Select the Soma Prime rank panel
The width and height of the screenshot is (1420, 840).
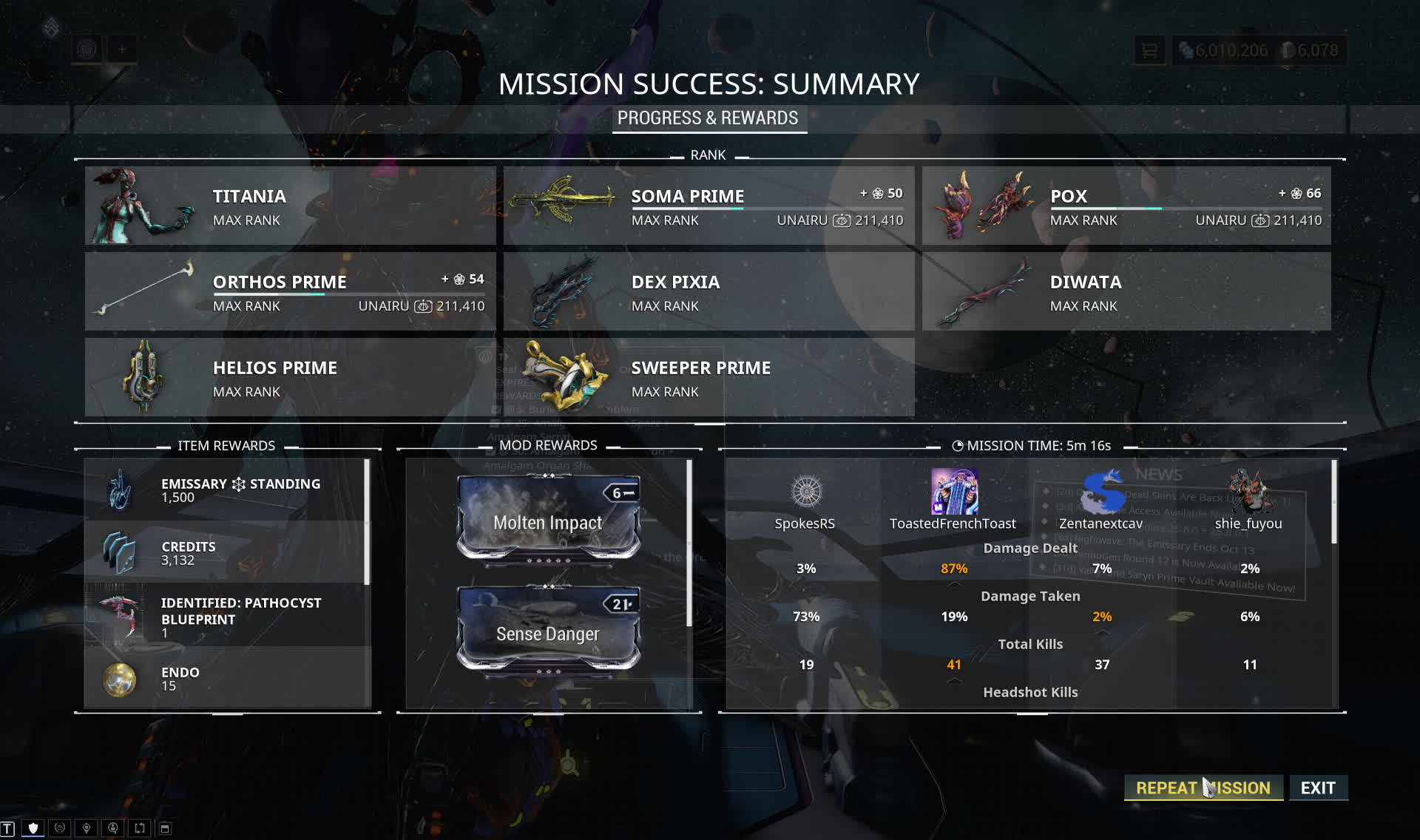(709, 206)
